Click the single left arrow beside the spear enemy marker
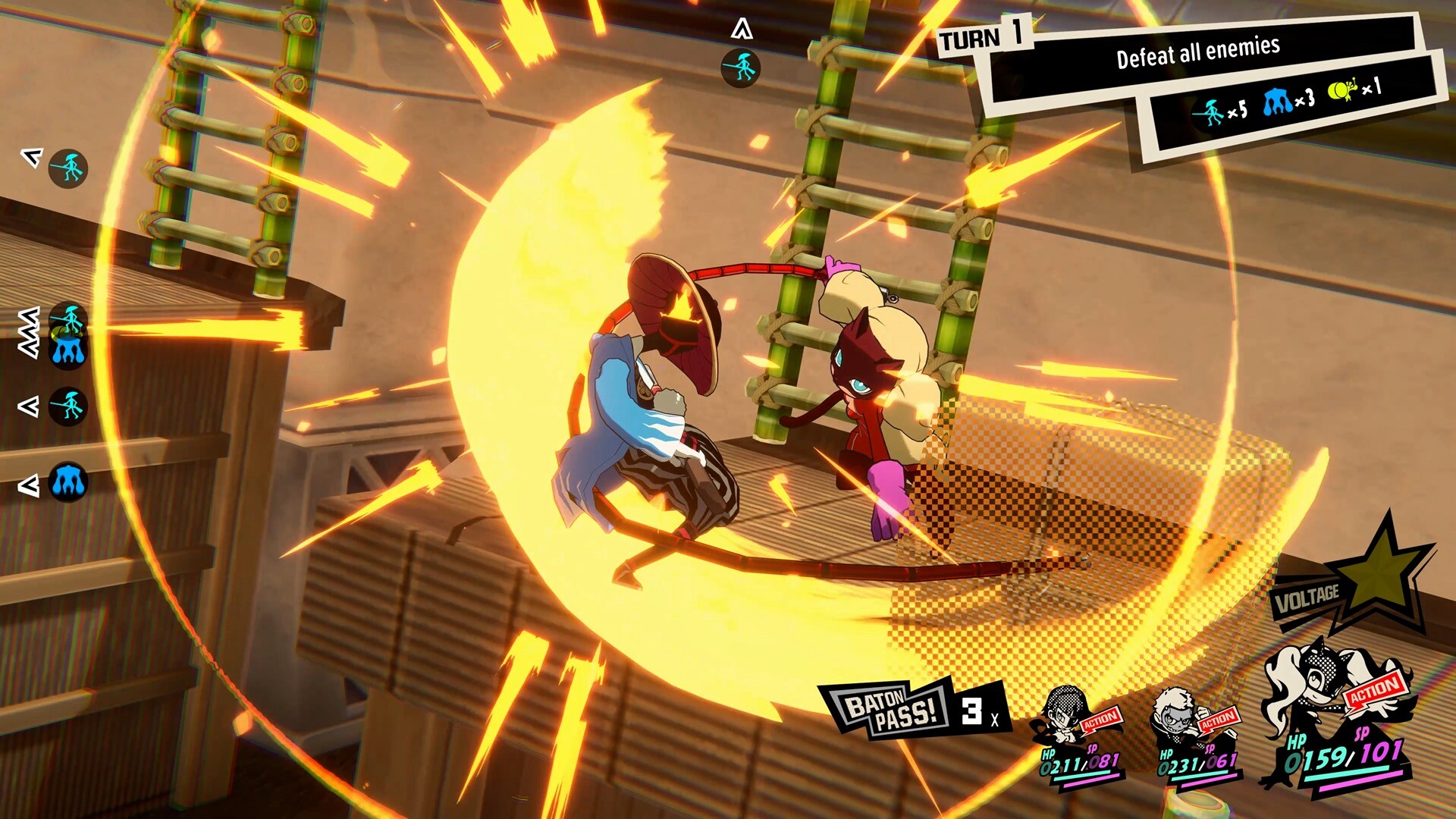 click(x=30, y=408)
